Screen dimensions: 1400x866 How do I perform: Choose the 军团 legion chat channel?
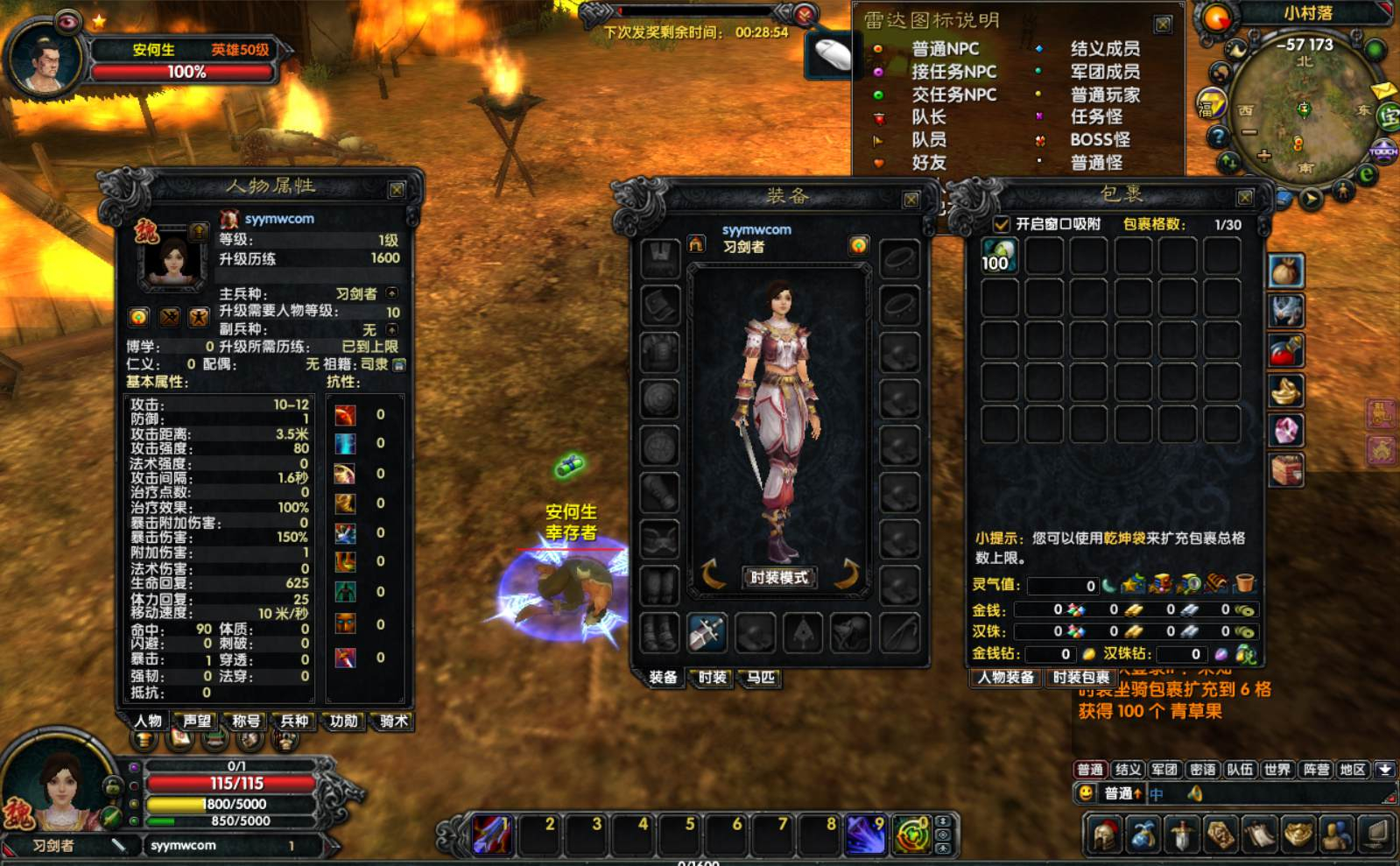pyautogui.click(x=1164, y=770)
